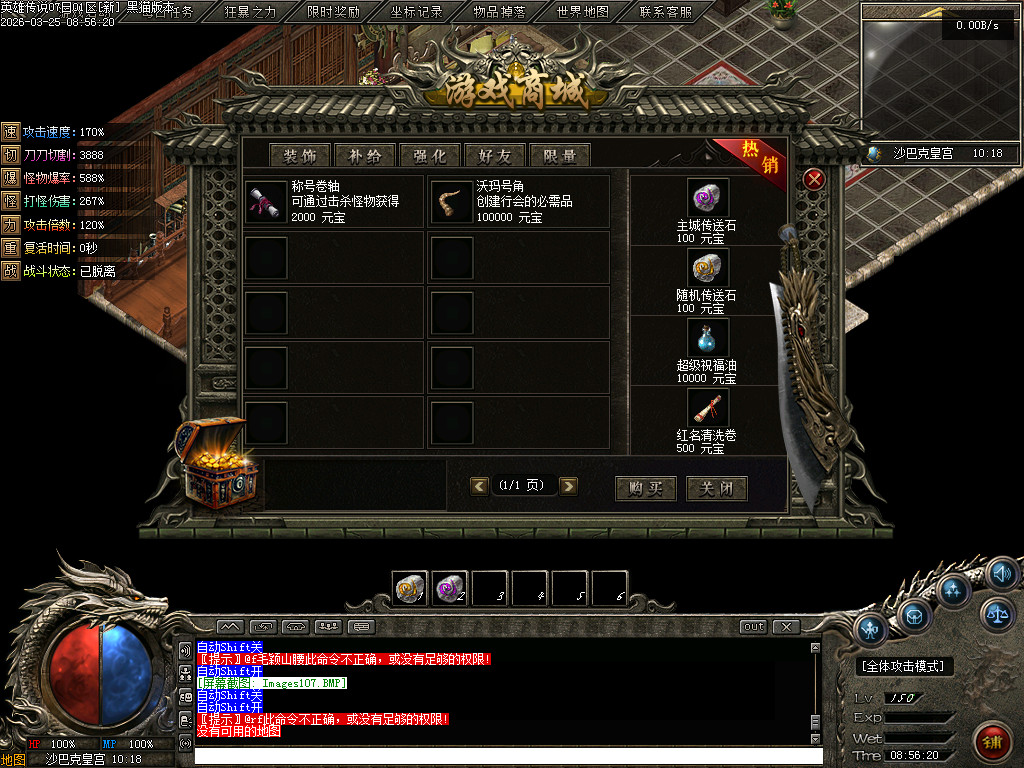Select the 超级祝福油 blessing oil
Screen dimensions: 1024x768
[x=707, y=338]
